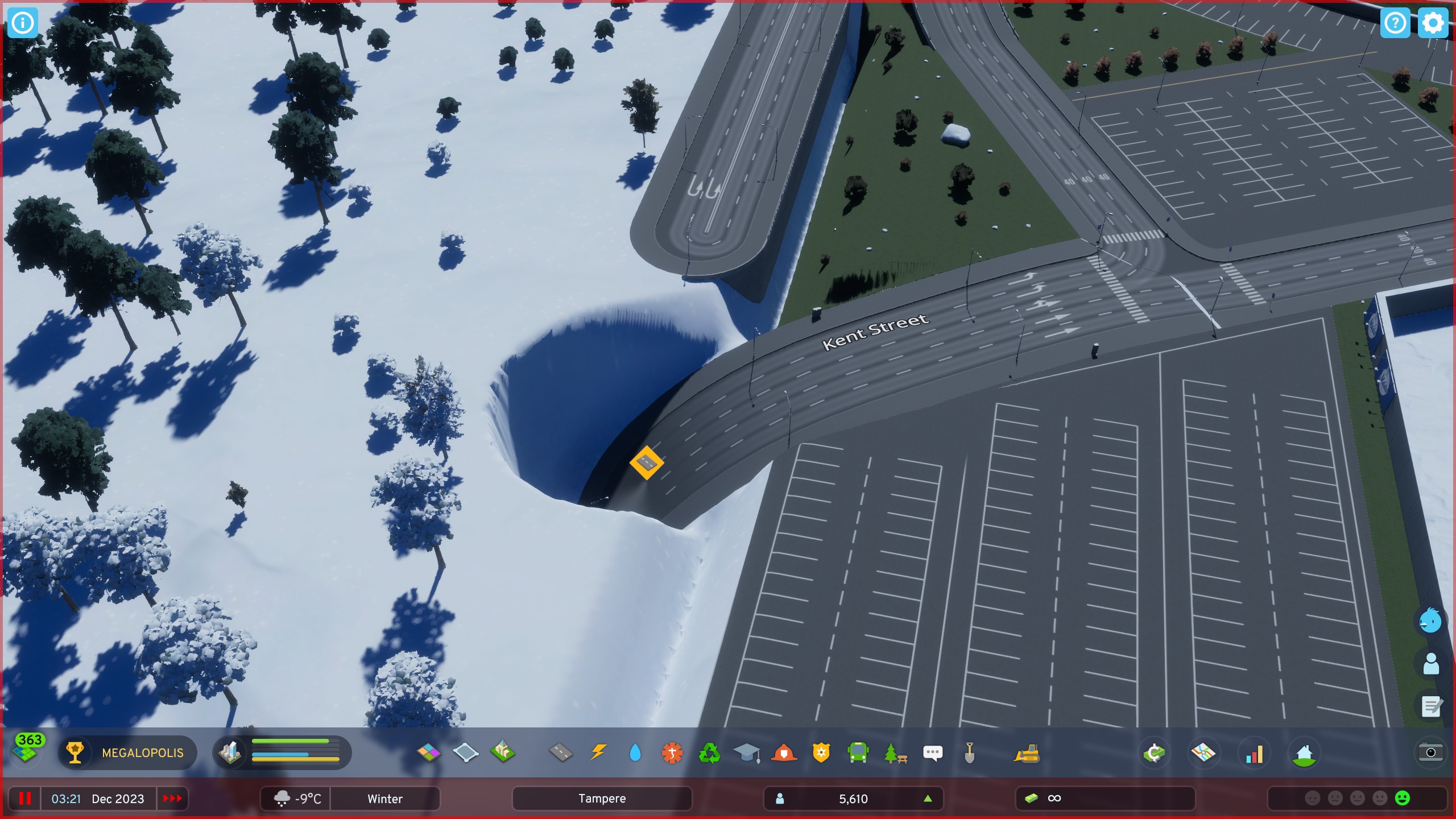
Task: Click the Tampere city name
Action: (603, 799)
